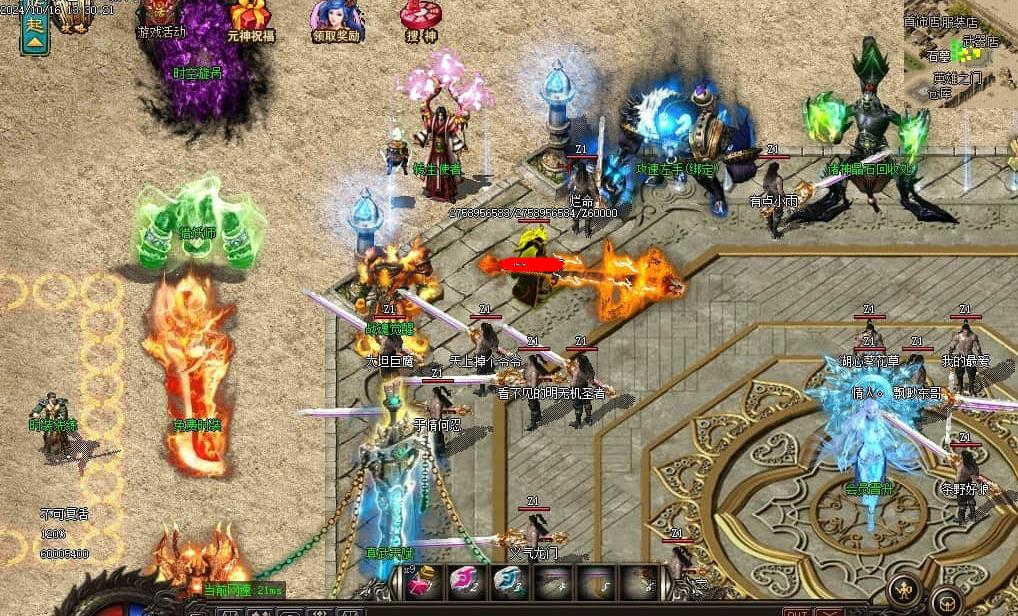Screen dimensions: 1018x616
Task: Use the blue scroll in hotbar slot three
Action: 508,583
